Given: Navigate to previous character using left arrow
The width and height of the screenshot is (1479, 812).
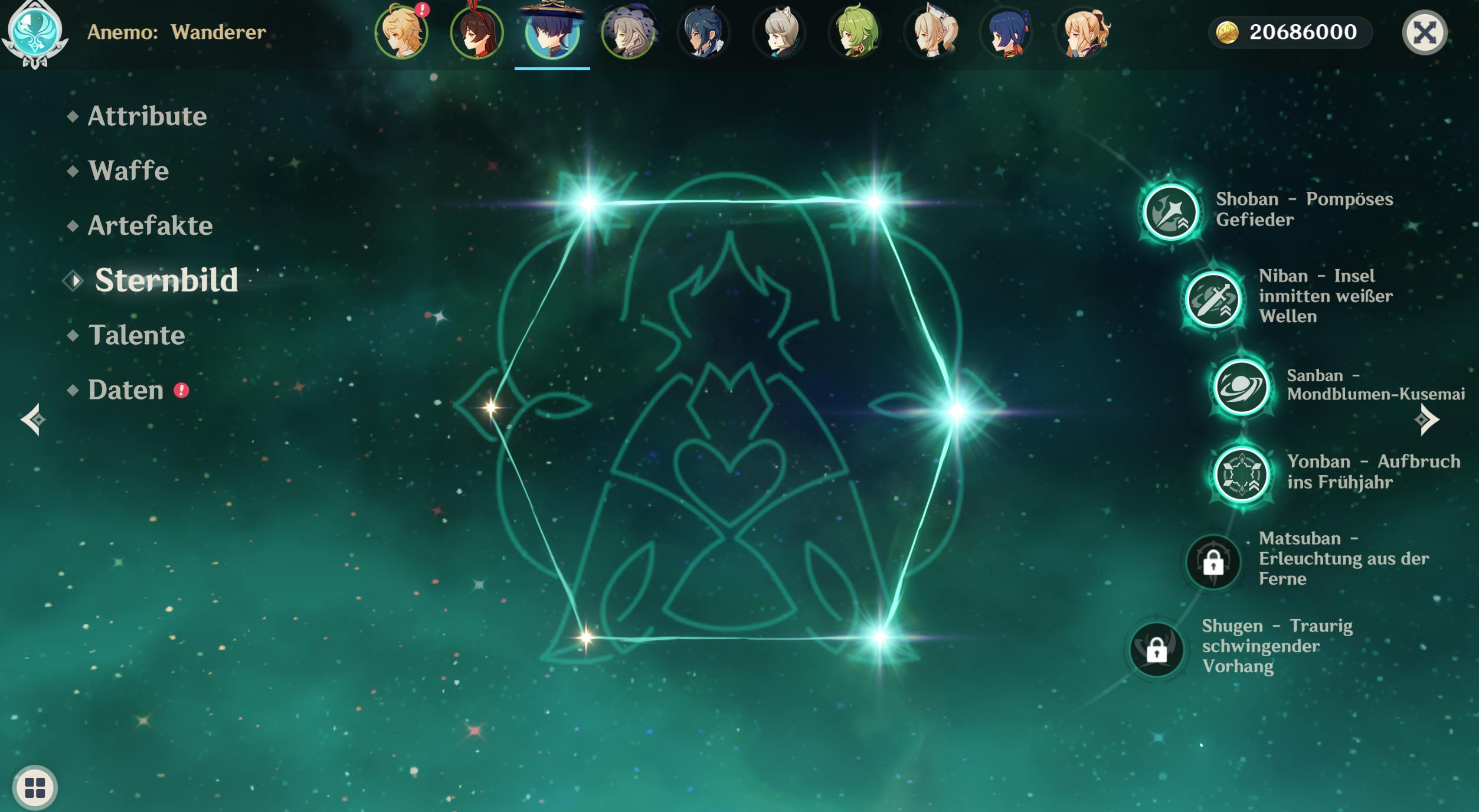Looking at the screenshot, I should (x=34, y=420).
